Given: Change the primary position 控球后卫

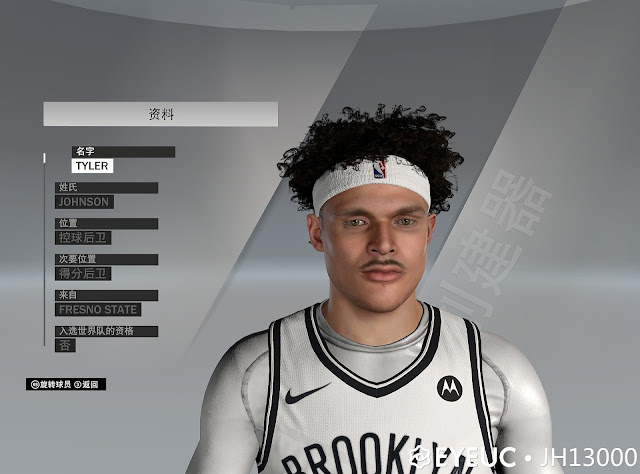Looking at the screenshot, I should [x=84, y=238].
